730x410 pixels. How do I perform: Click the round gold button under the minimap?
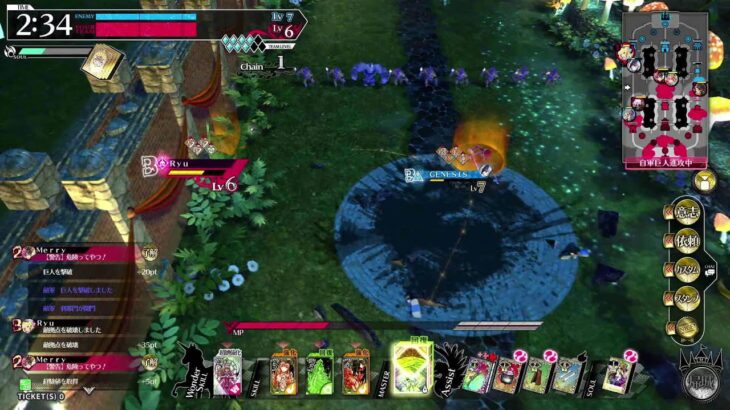704,181
